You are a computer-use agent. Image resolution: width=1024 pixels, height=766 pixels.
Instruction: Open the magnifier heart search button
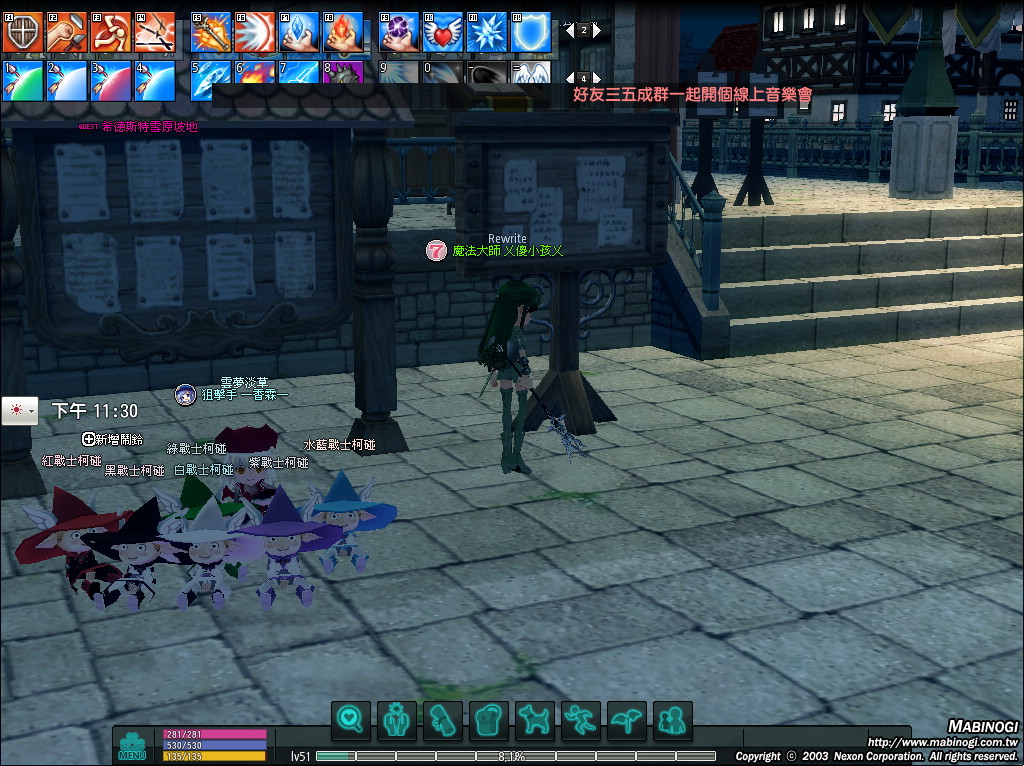351,720
